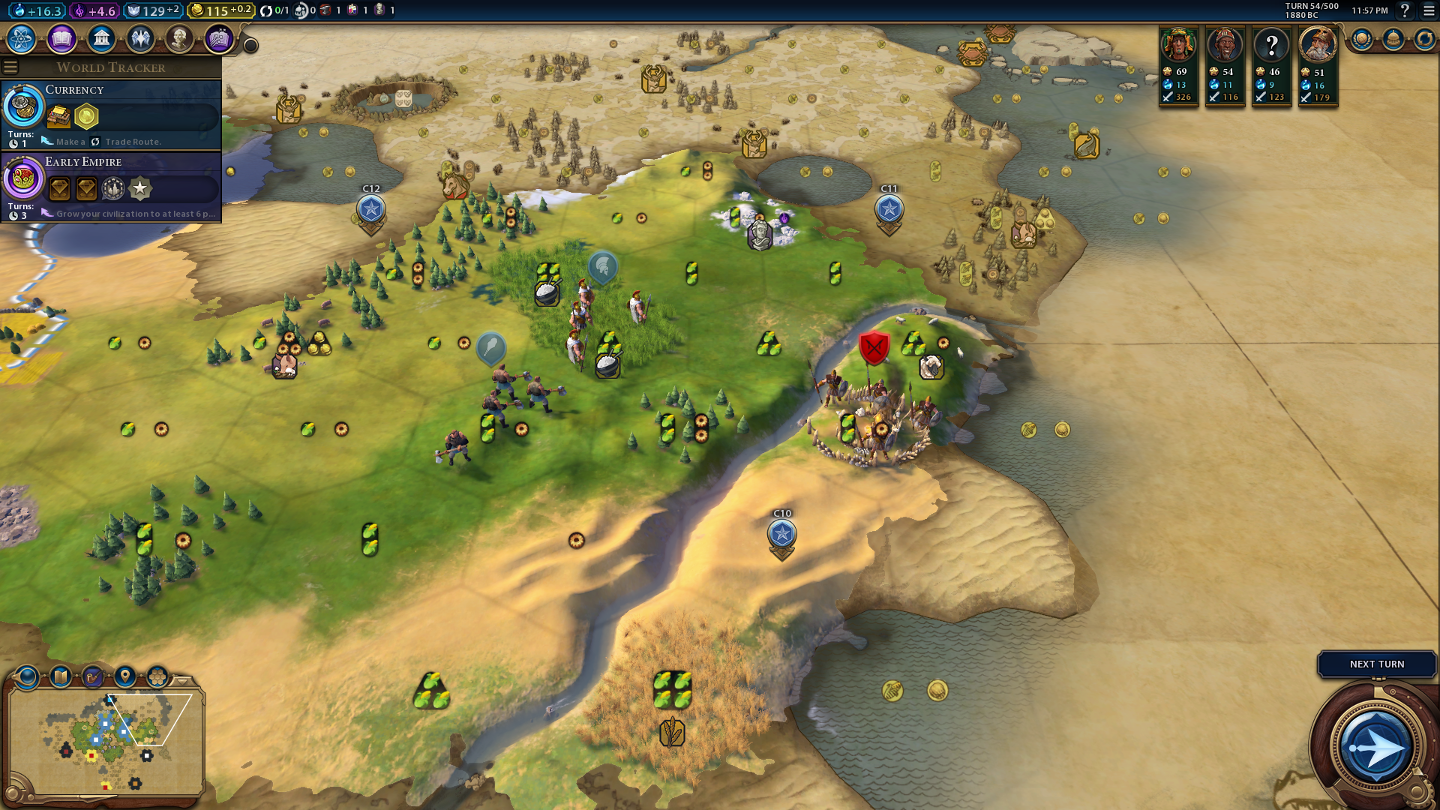Open the Religion panel with the winged icon
This screenshot has width=1440, height=810.
point(140,39)
